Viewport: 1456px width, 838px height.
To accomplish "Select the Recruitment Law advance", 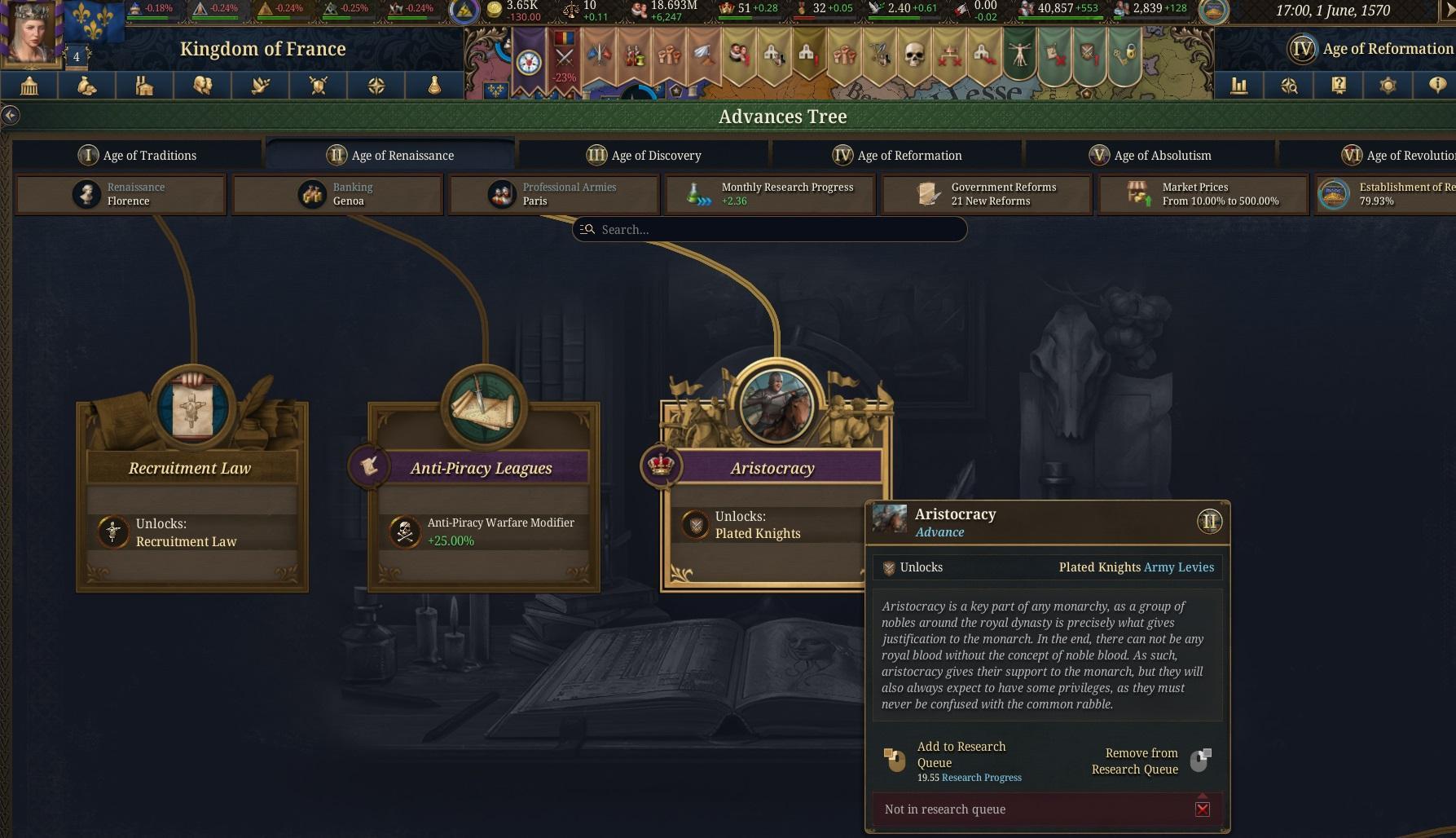I will [191, 468].
